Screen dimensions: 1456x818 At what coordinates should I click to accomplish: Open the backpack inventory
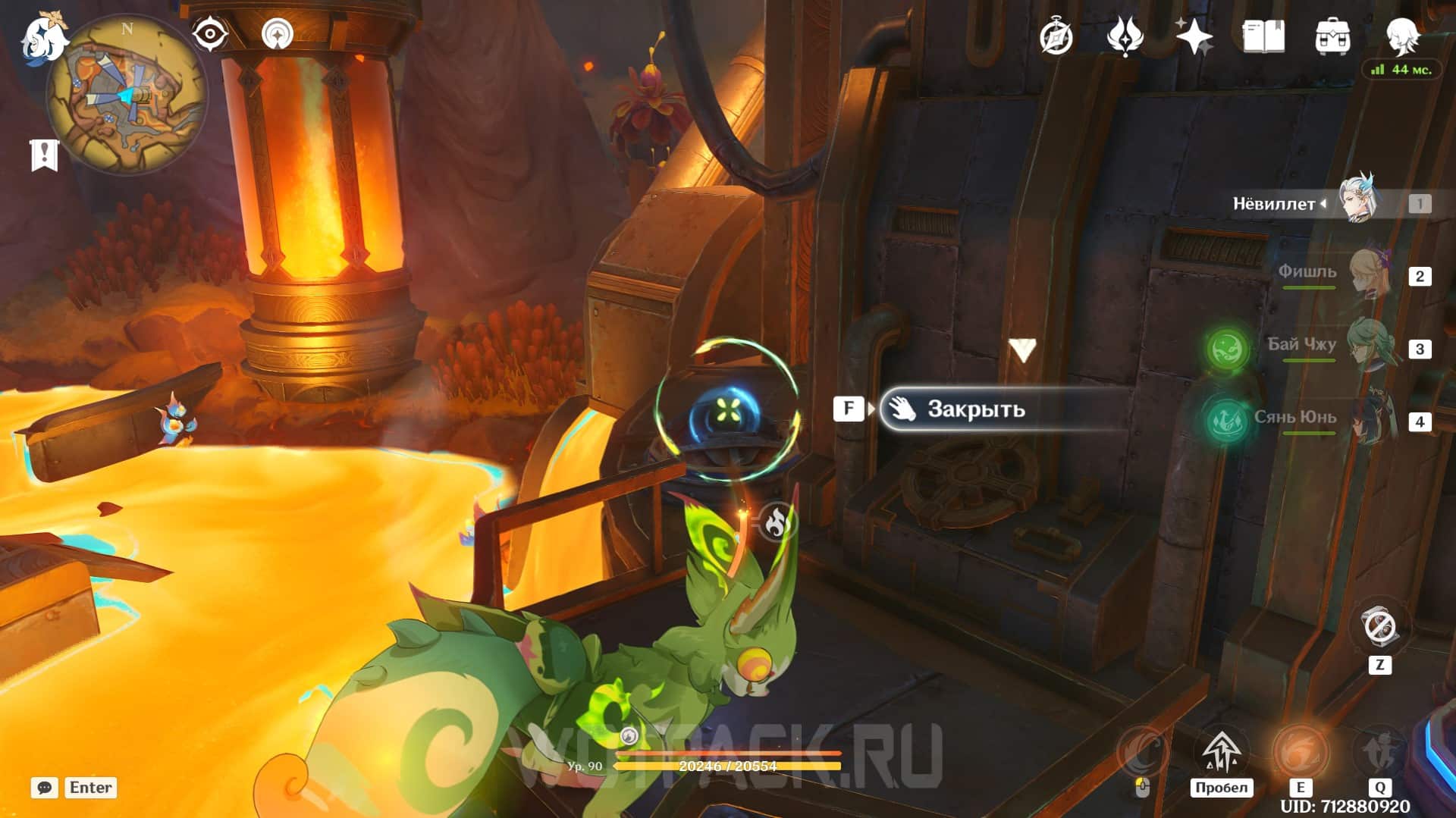(1332, 36)
